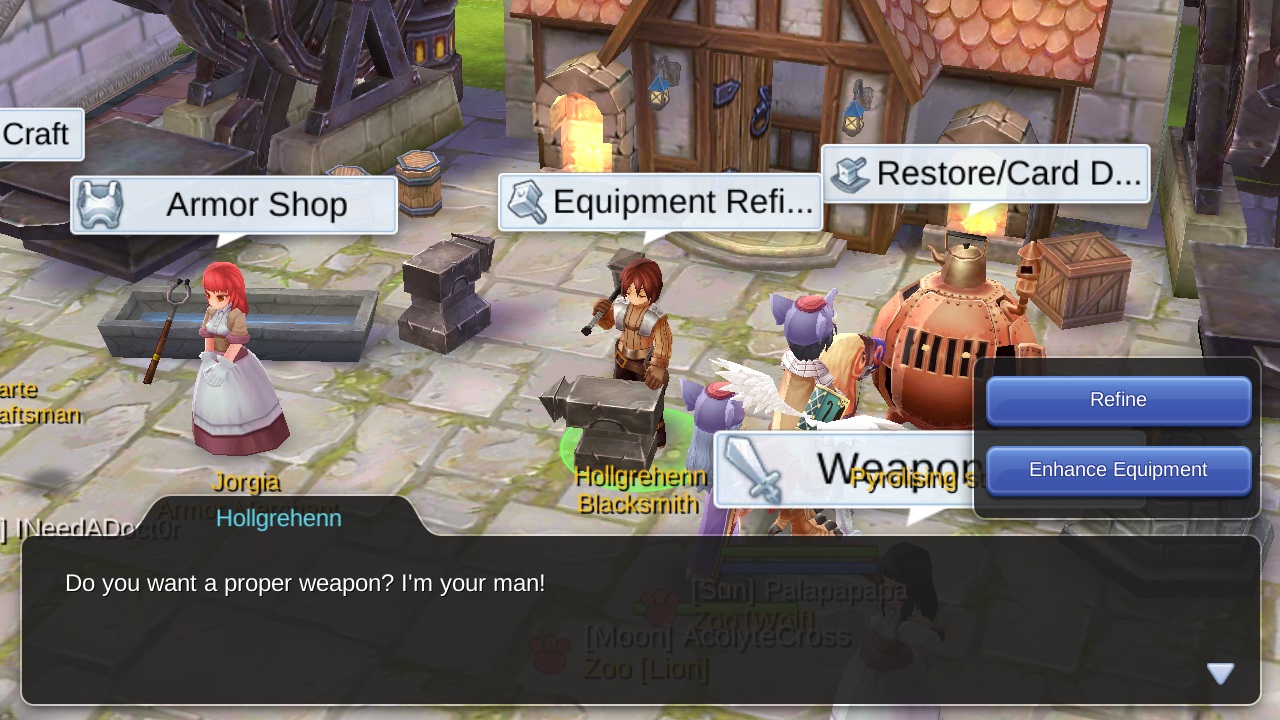Tap the hammer icon beside Equipment Refine
Screen dimensions: 1280x720
pyautogui.click(x=527, y=201)
